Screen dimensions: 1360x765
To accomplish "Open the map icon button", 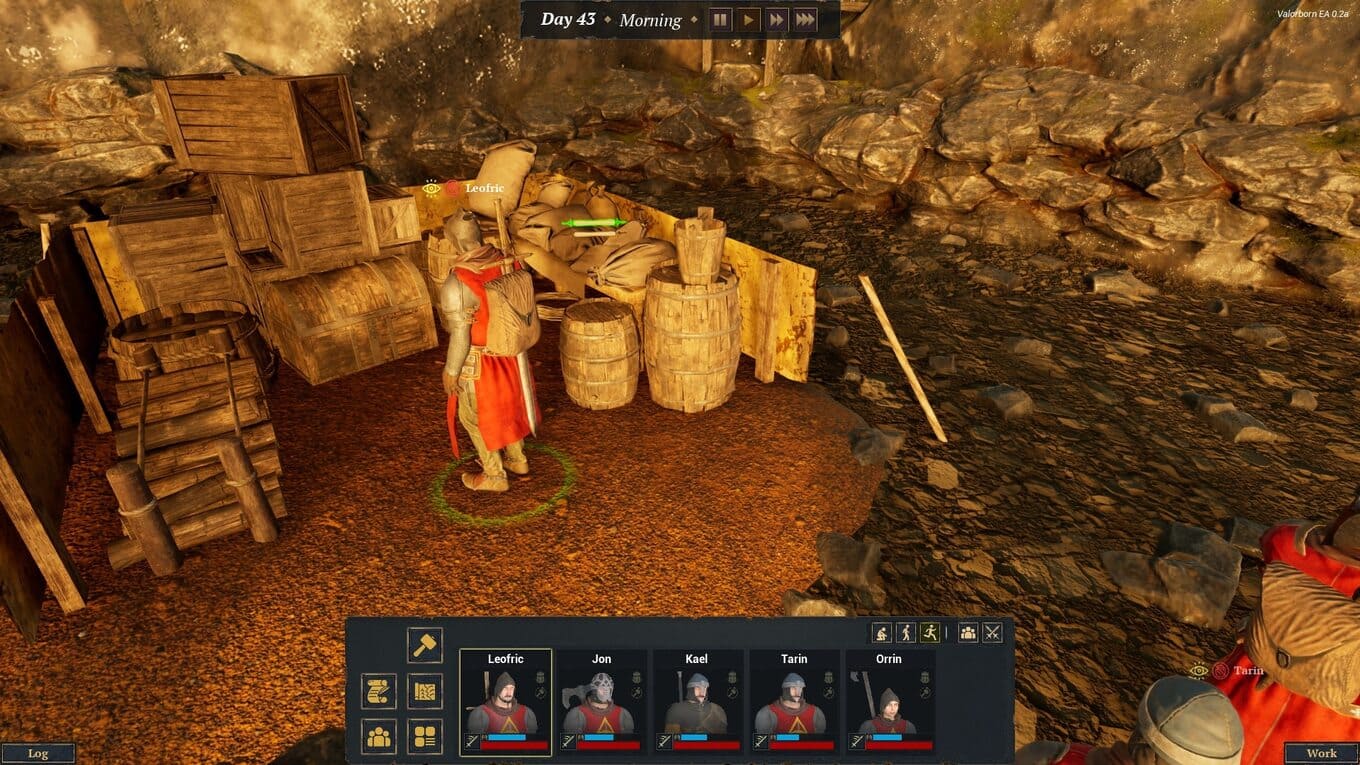I will click(x=425, y=691).
